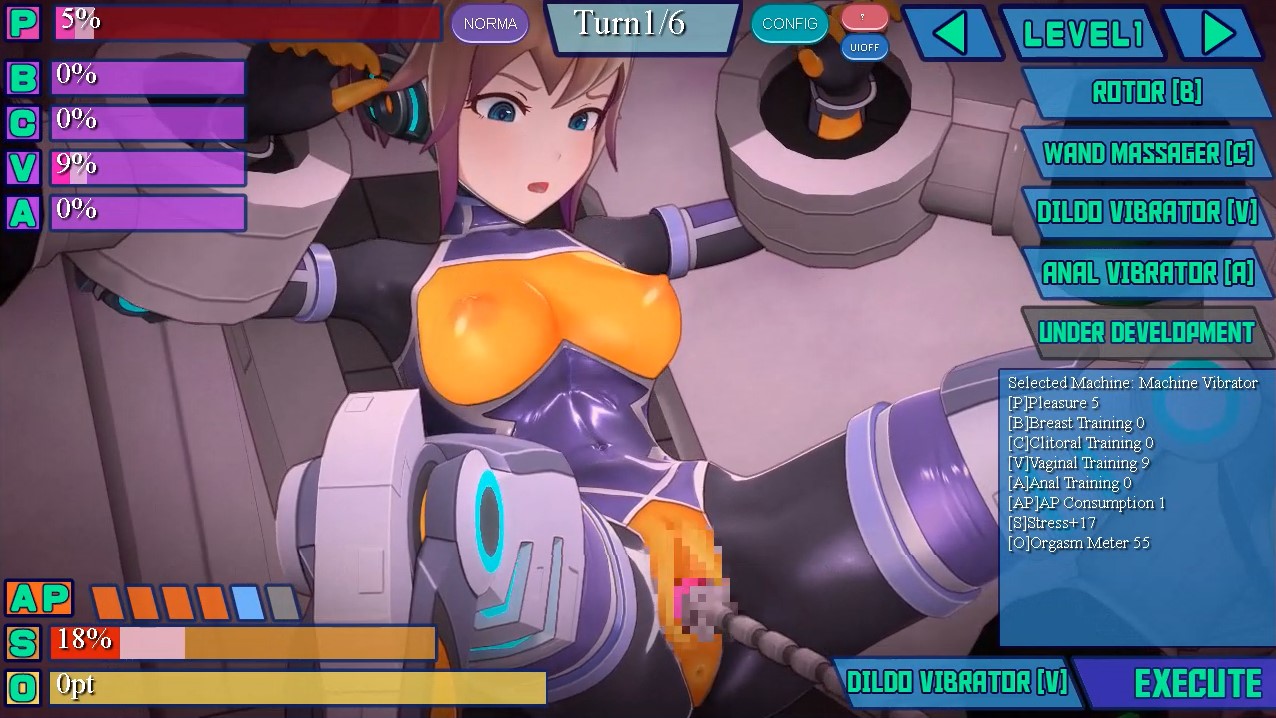Pick the DILDO VIBRATOR [V] list entry
Viewport: 1276px width, 718px height.
[x=1147, y=212]
